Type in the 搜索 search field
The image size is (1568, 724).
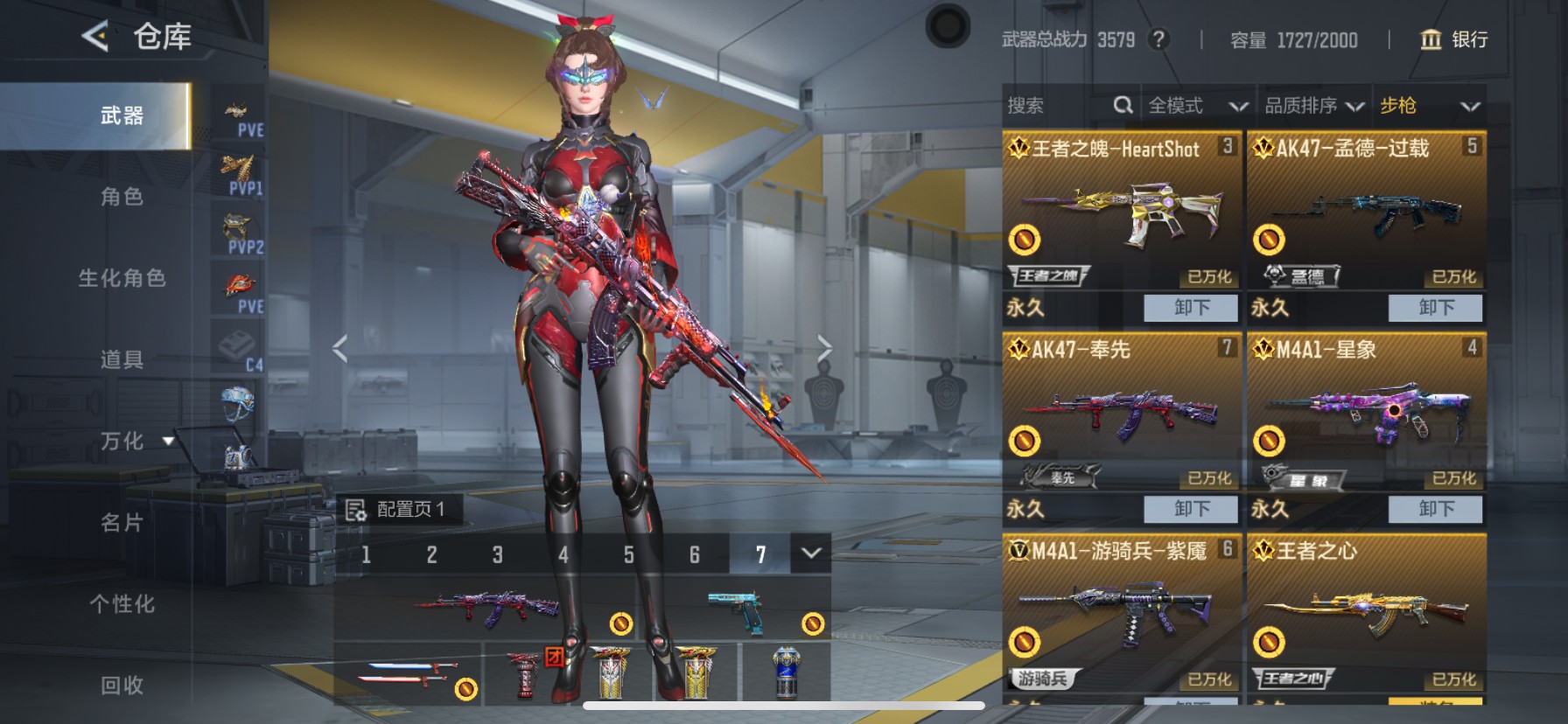pyautogui.click(x=1050, y=105)
